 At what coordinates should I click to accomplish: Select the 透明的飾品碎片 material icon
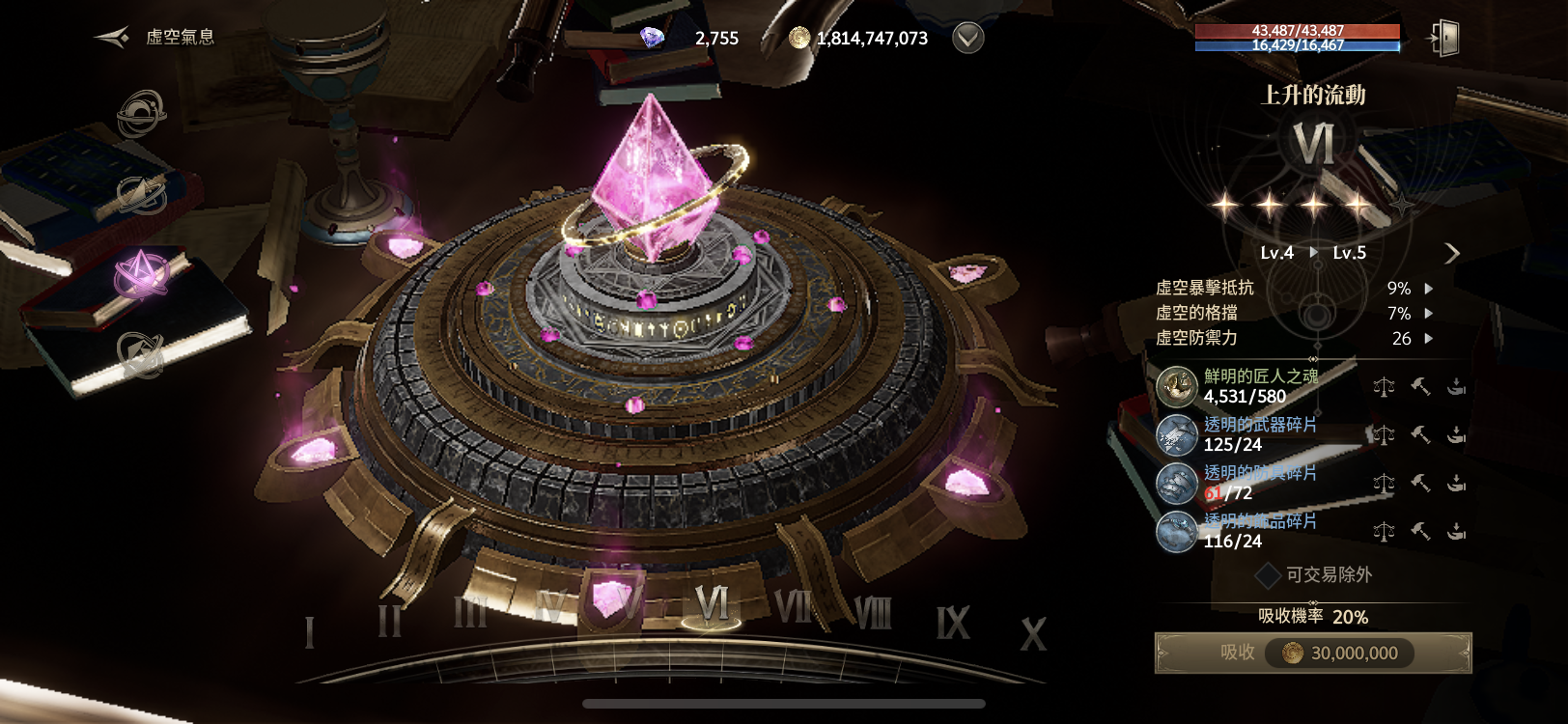point(1177,532)
